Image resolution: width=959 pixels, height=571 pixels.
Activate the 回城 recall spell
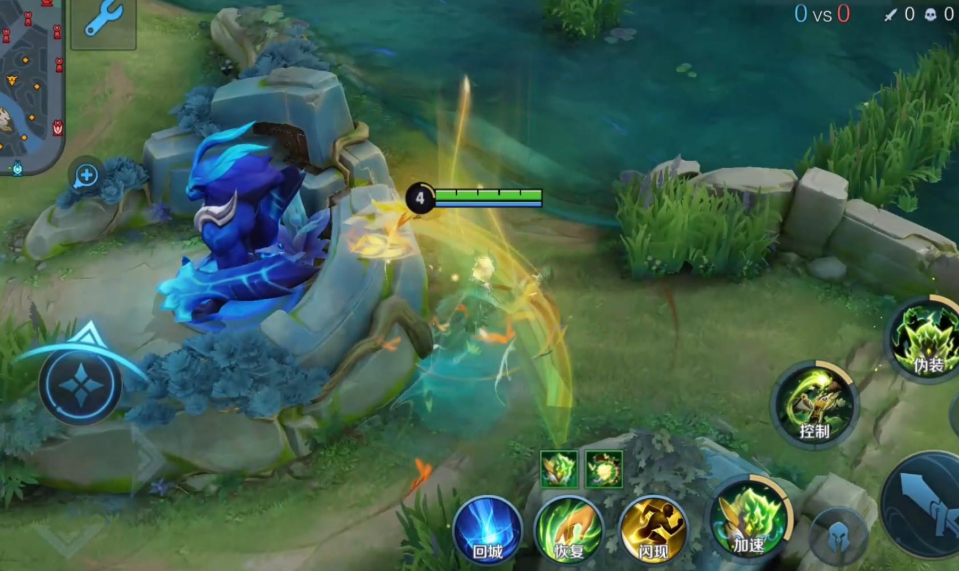(487, 530)
